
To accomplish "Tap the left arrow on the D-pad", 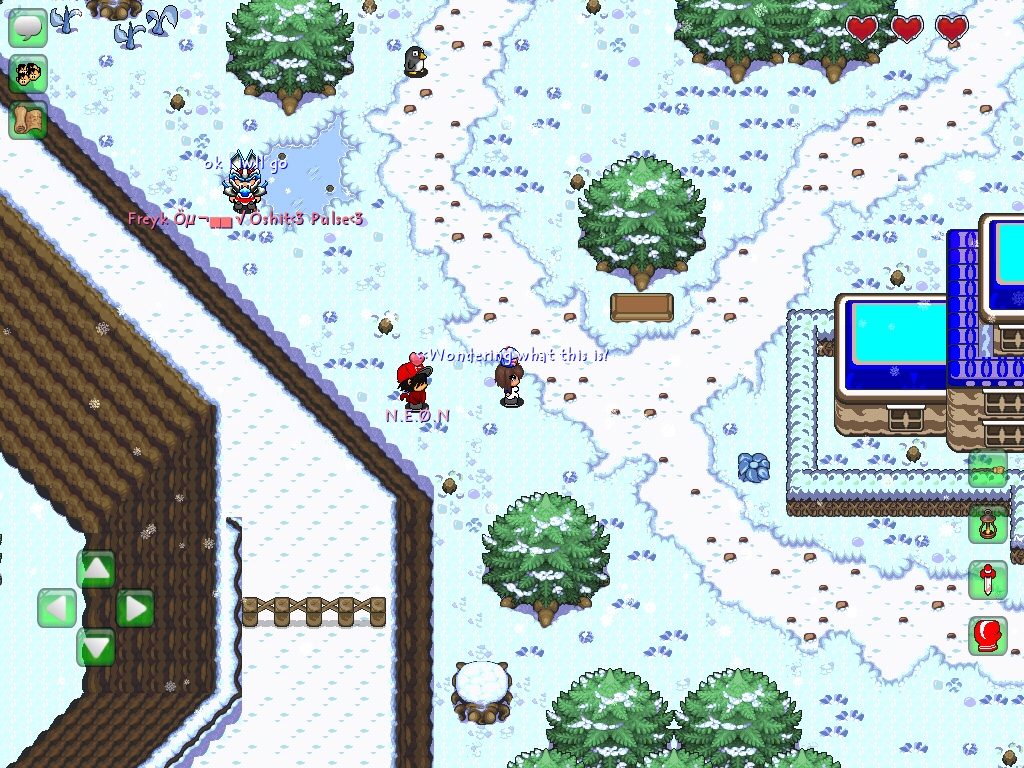I will click(x=57, y=608).
